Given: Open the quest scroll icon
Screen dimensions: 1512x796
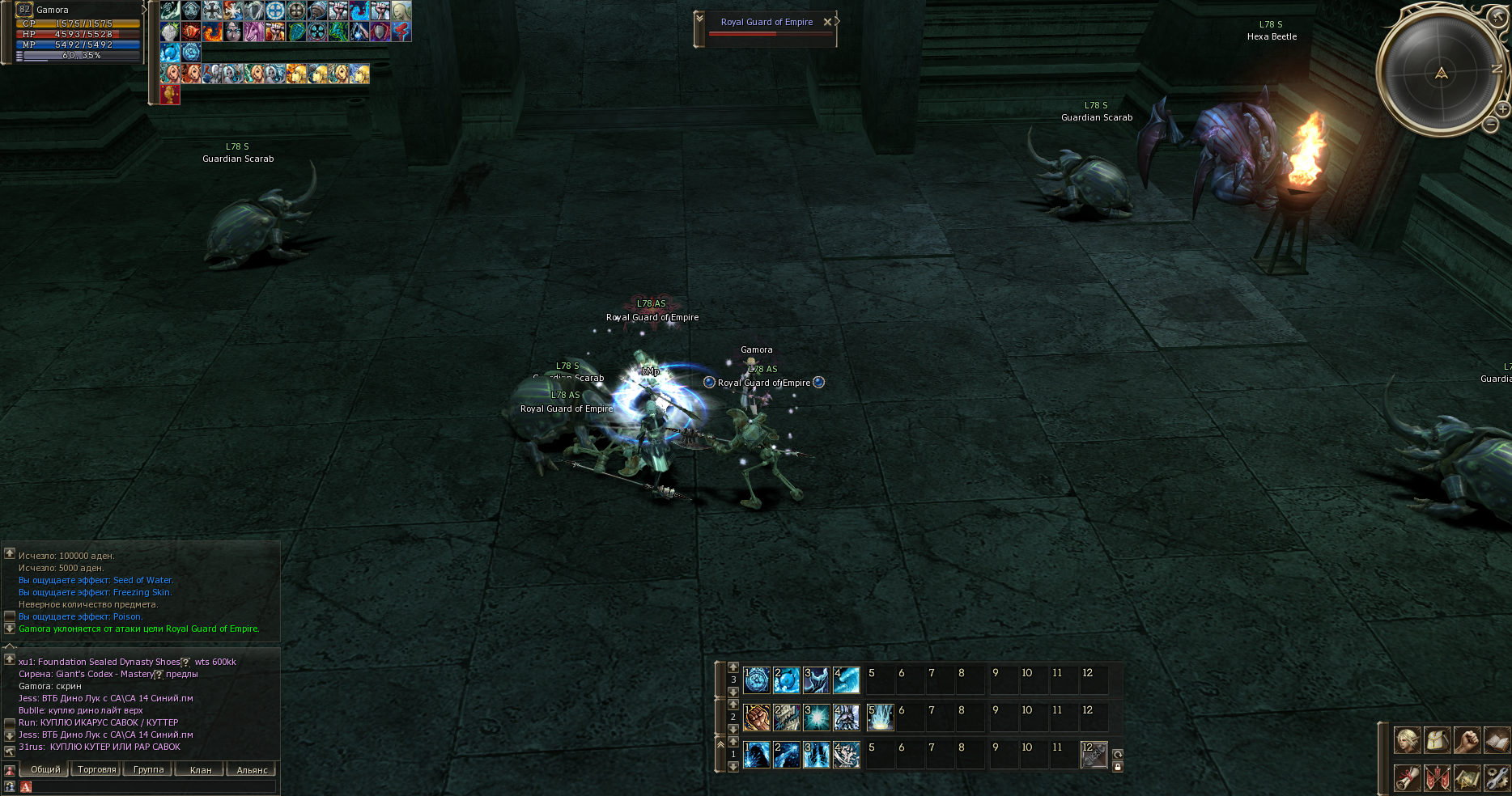Looking at the screenshot, I should coord(1407,777).
